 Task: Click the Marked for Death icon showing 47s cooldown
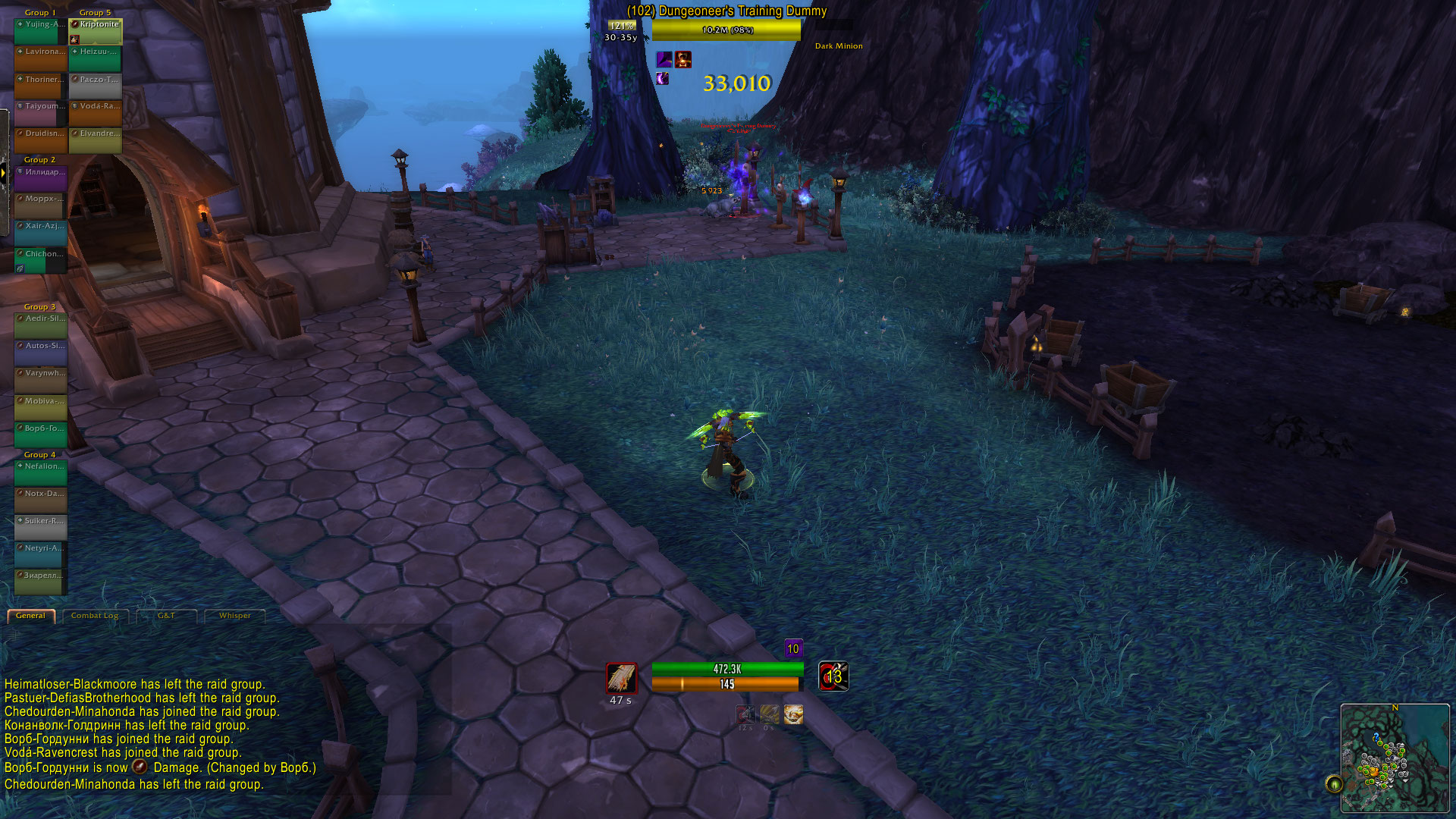(x=620, y=679)
